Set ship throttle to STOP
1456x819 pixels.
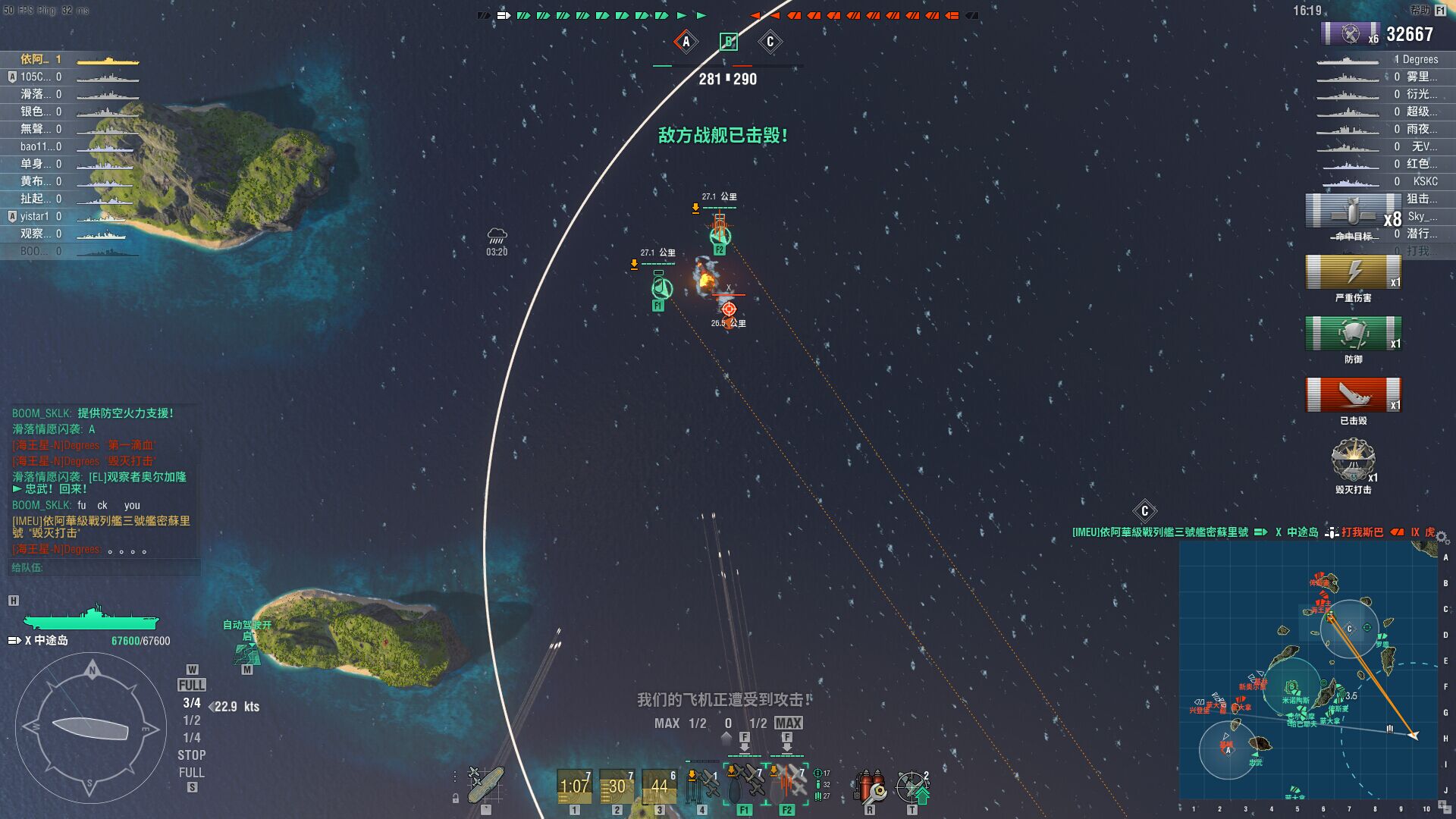[x=192, y=755]
